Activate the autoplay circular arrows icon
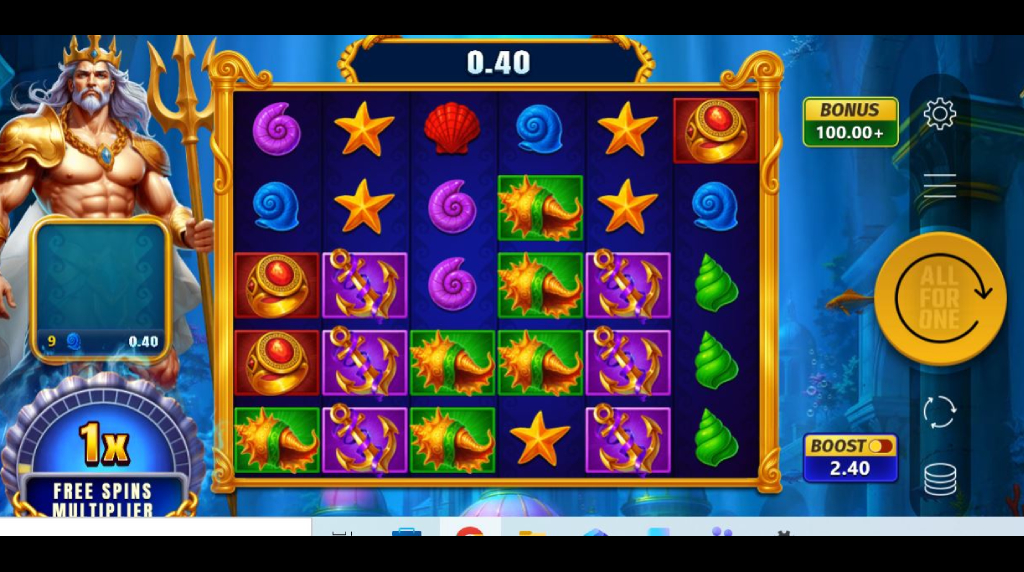Image resolution: width=1024 pixels, height=572 pixels. [939, 412]
